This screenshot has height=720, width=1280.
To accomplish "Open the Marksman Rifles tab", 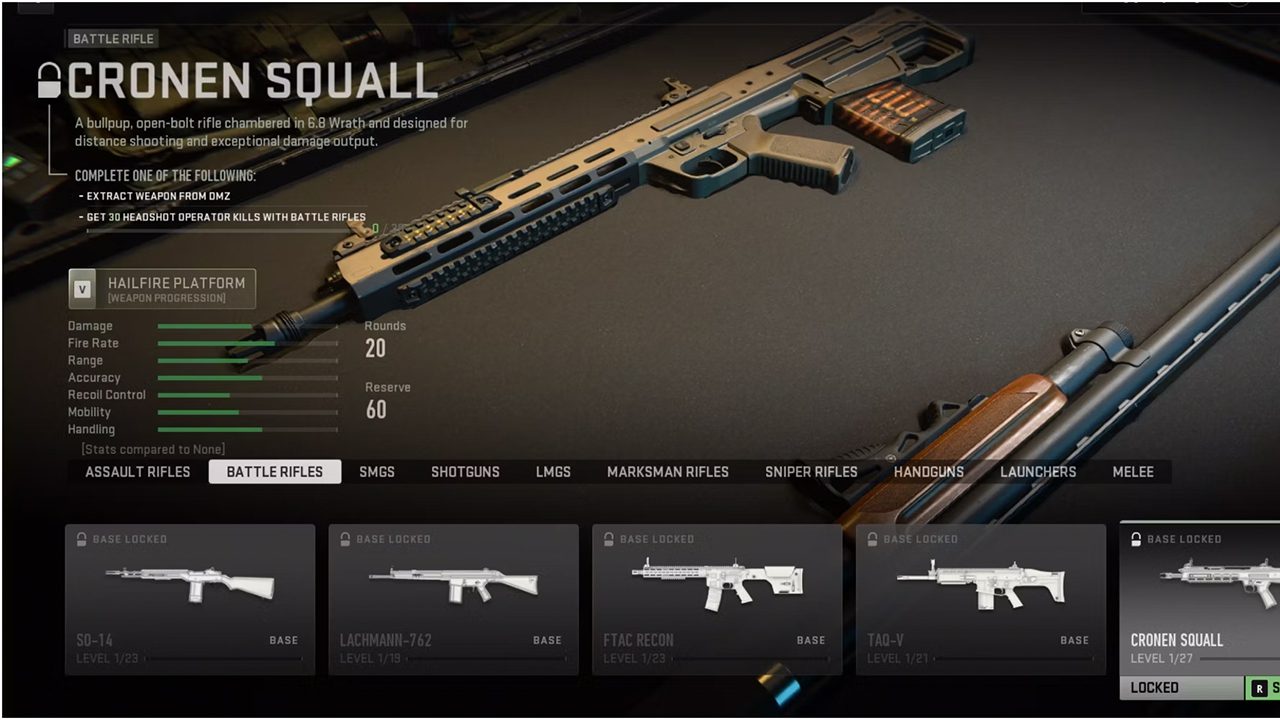I will tap(668, 472).
